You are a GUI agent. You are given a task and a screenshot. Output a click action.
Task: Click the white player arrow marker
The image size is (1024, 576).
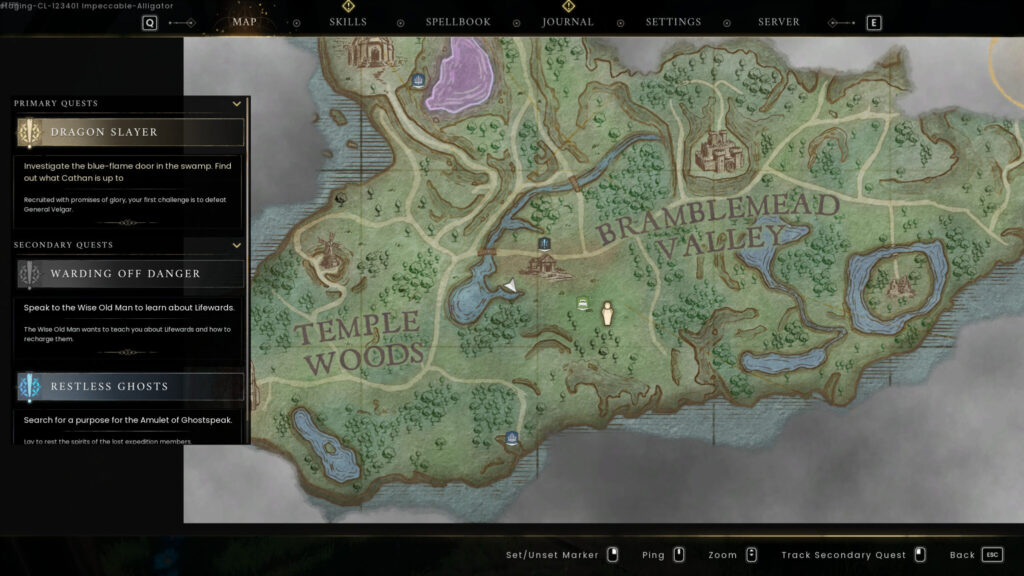coord(510,287)
